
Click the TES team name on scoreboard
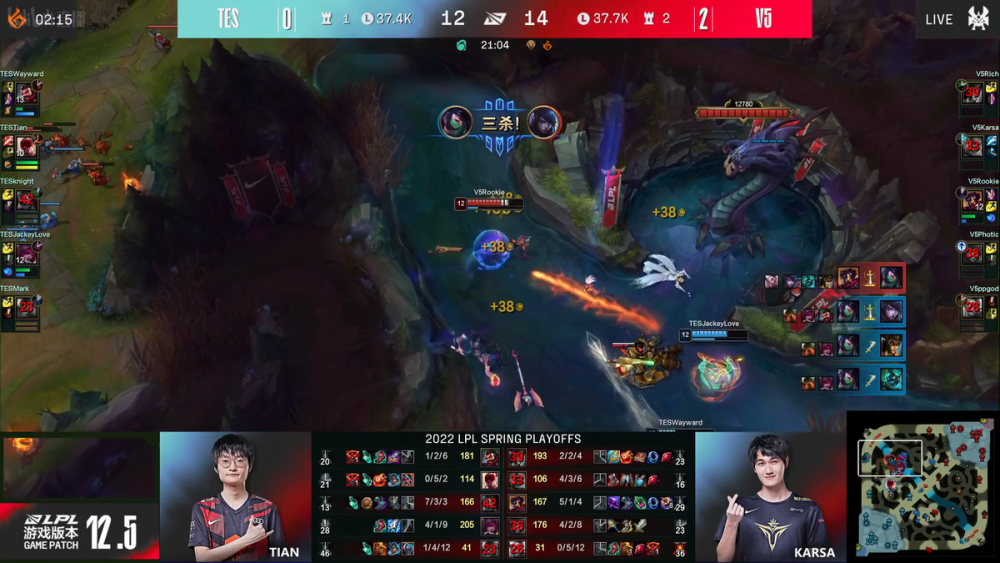tap(228, 19)
